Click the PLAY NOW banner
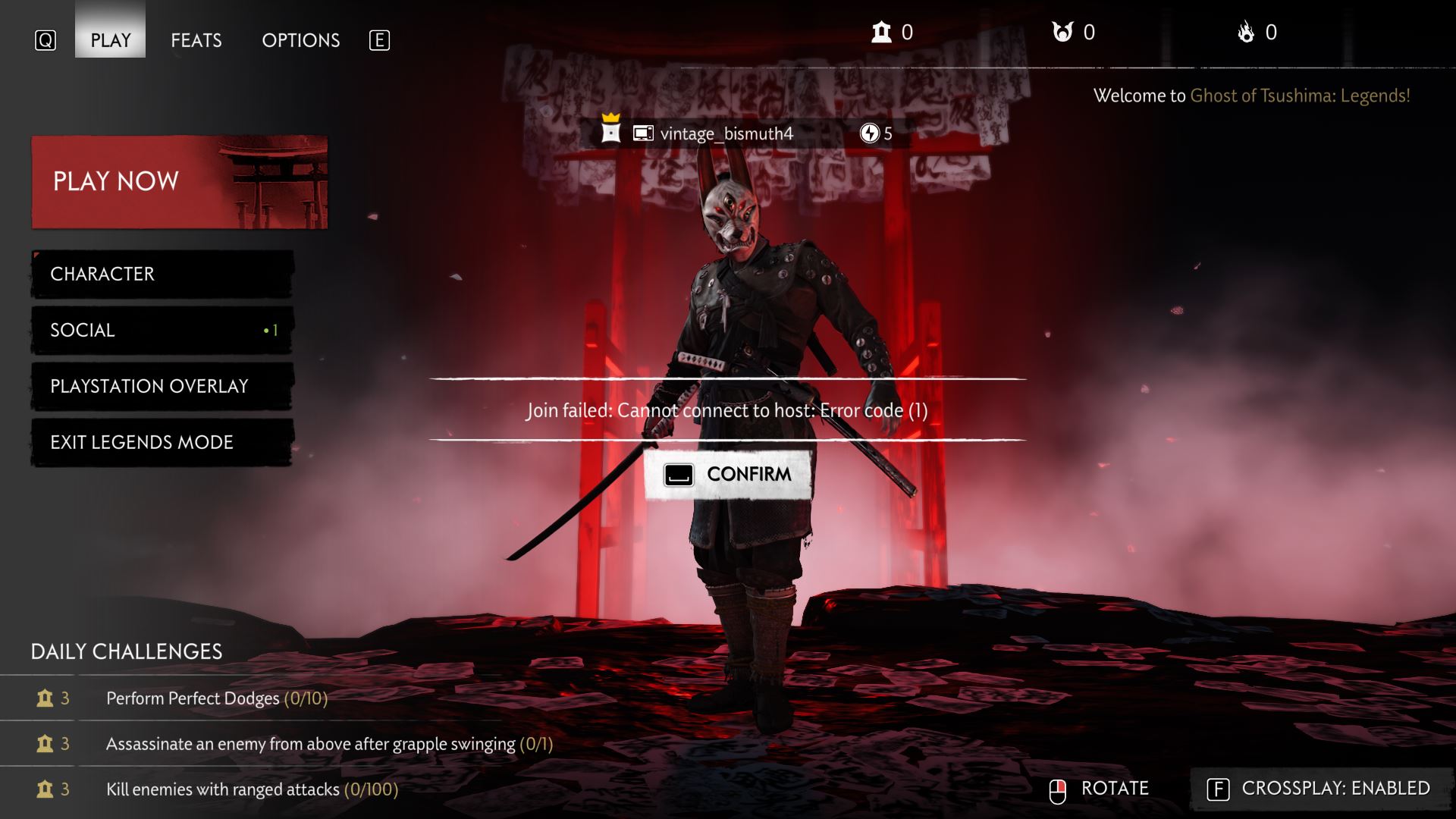Viewport: 1456px width, 819px height. click(x=179, y=181)
